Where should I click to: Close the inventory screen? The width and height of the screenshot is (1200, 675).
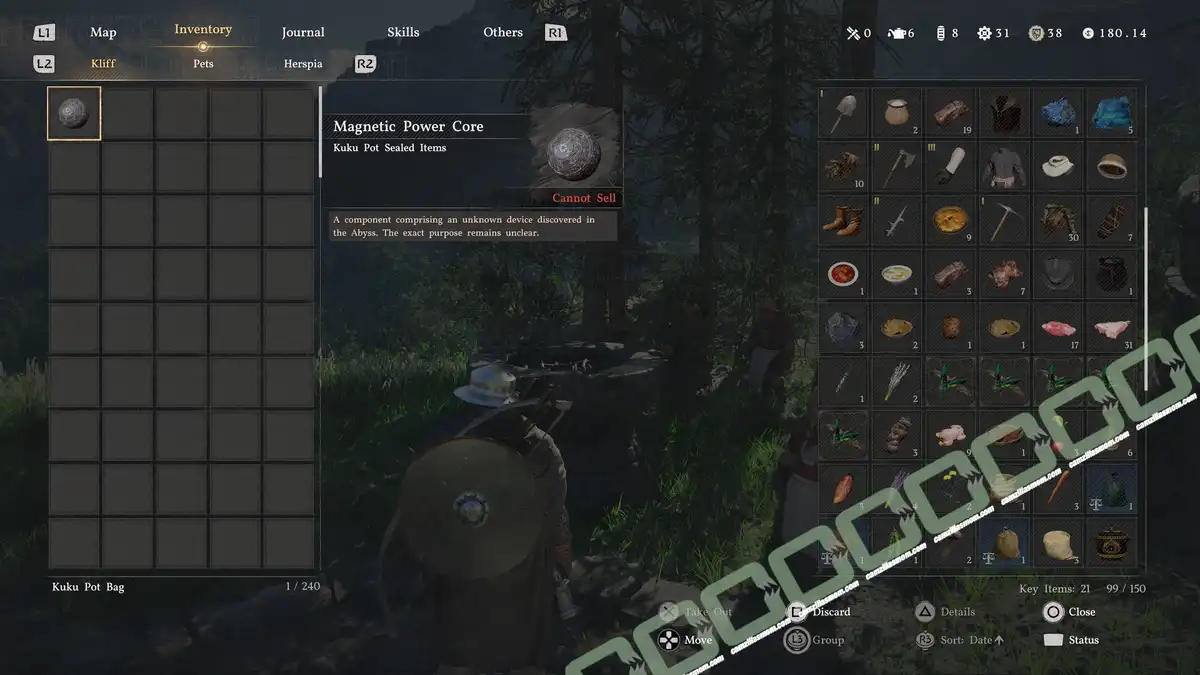1070,612
